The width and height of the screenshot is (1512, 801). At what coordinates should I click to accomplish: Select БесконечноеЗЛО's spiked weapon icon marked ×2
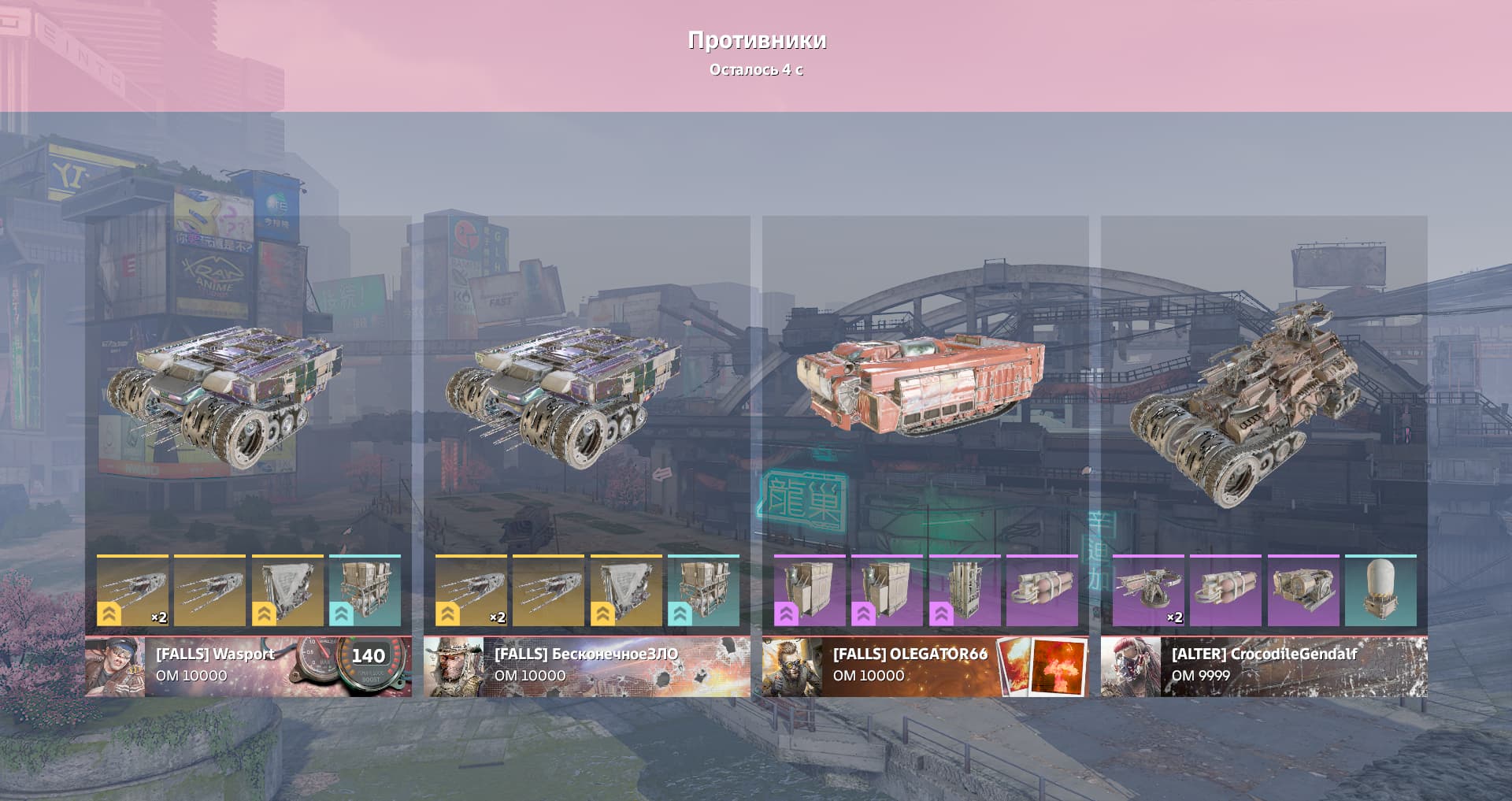point(471,591)
